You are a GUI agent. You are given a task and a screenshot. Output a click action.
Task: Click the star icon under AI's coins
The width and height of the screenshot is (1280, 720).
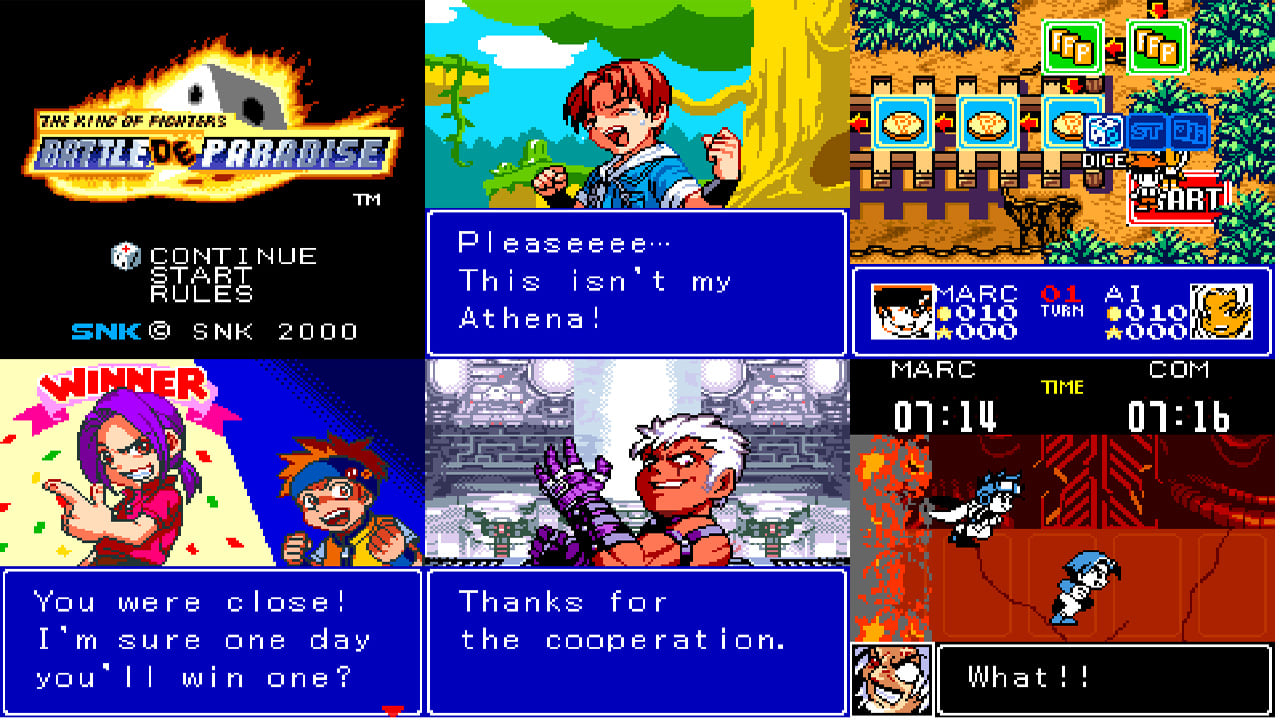1112,332
